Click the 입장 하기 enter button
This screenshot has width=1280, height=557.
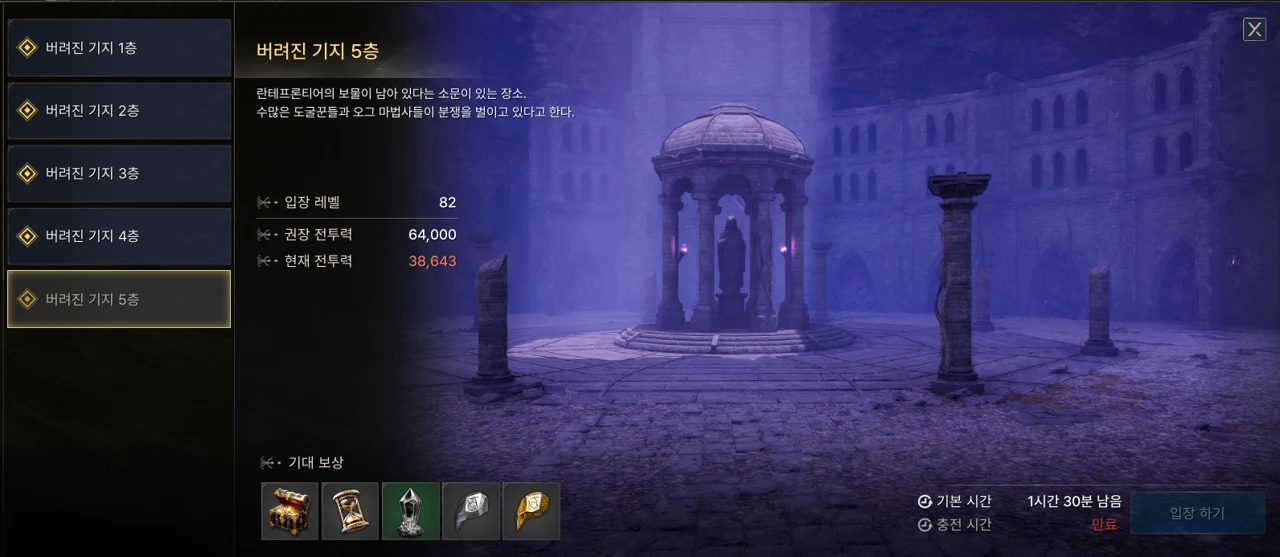pos(1196,513)
